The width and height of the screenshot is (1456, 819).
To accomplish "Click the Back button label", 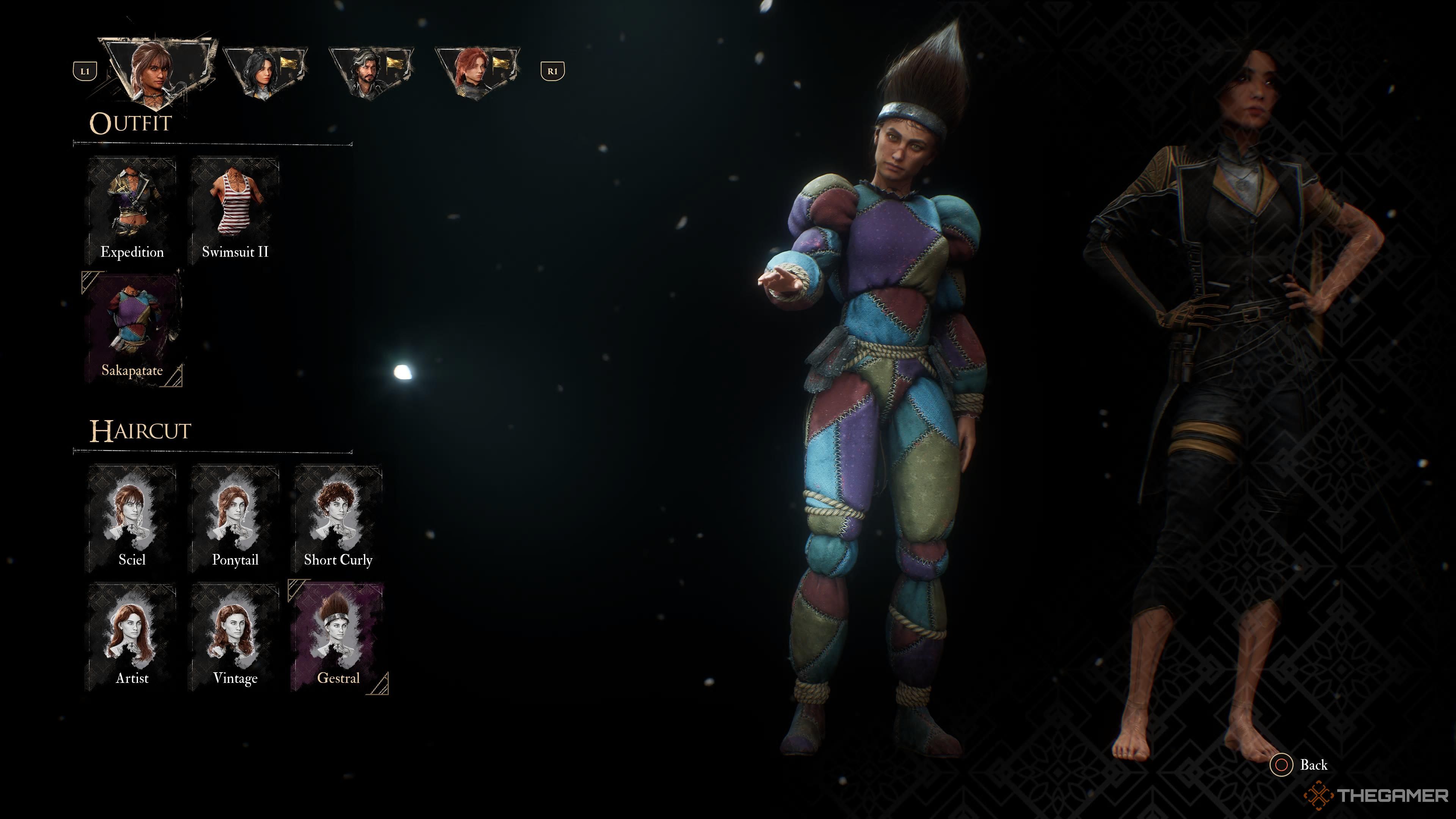I will pos(1315,764).
